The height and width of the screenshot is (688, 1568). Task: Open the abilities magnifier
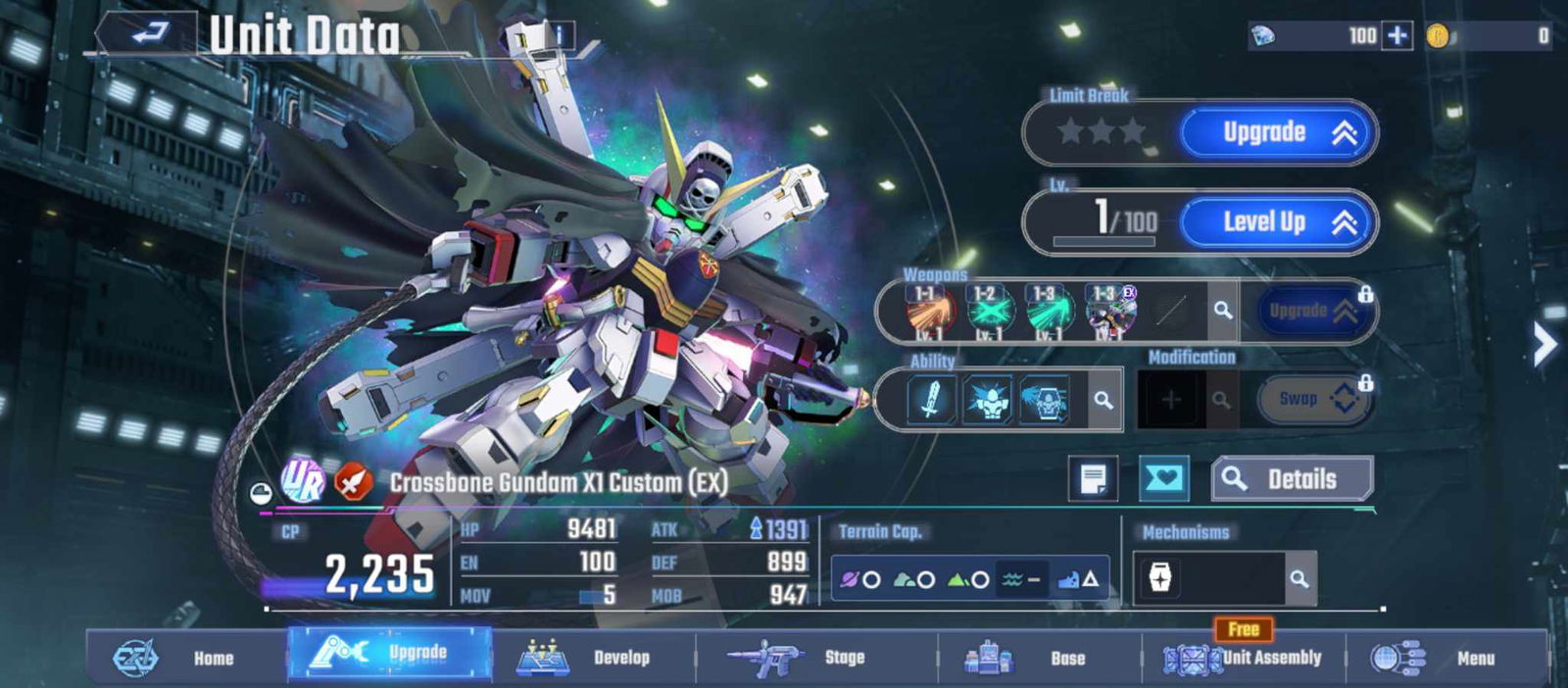(1103, 400)
